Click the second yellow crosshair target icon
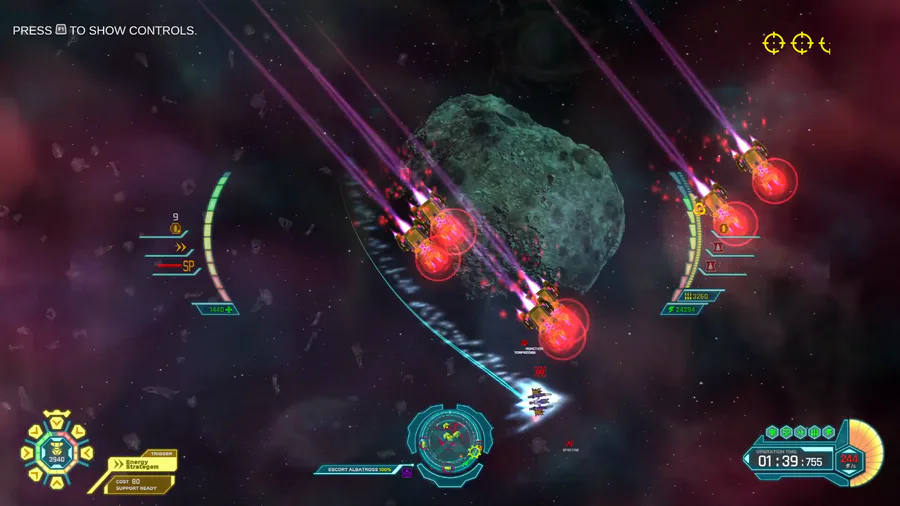This screenshot has height=506, width=900. (x=802, y=43)
